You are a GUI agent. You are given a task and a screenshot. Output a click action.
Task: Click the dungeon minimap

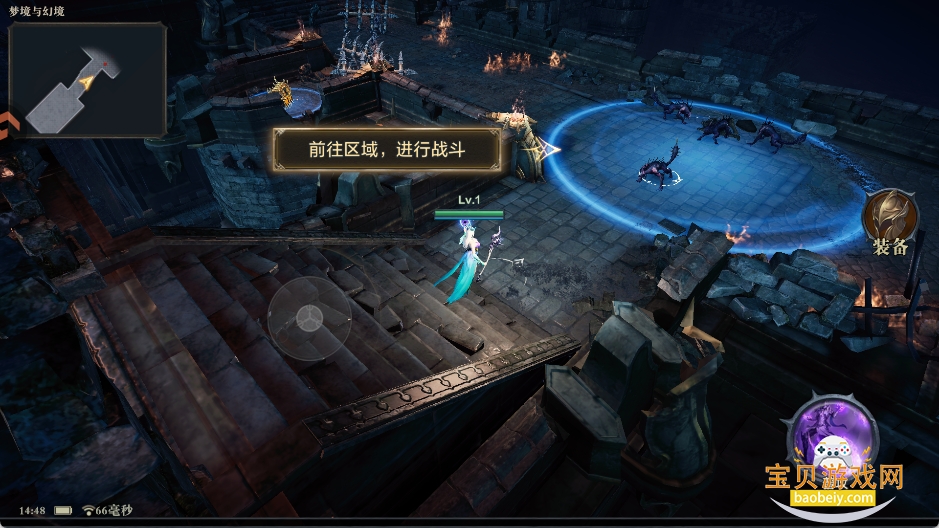[87, 80]
